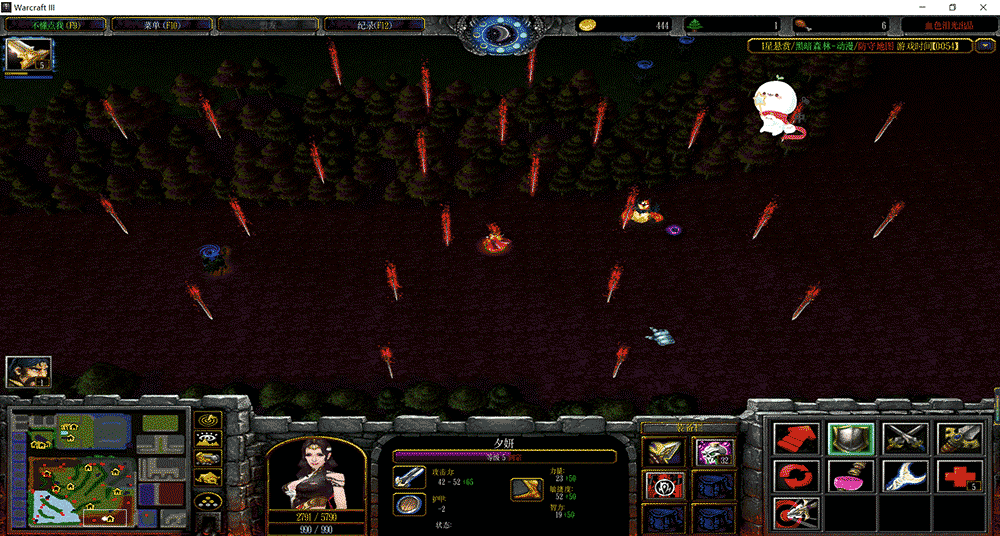The width and height of the screenshot is (1000, 536).
Task: Use the pink potion ability
Action: click(x=851, y=476)
